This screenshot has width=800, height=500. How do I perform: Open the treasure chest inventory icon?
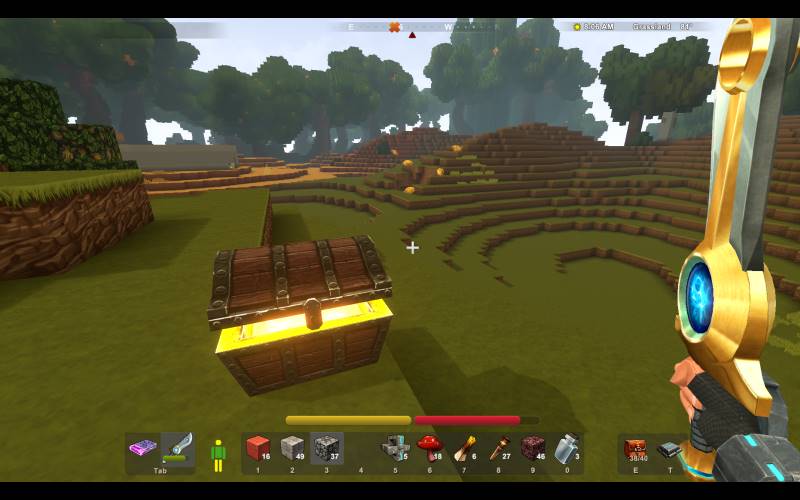[x=635, y=449]
